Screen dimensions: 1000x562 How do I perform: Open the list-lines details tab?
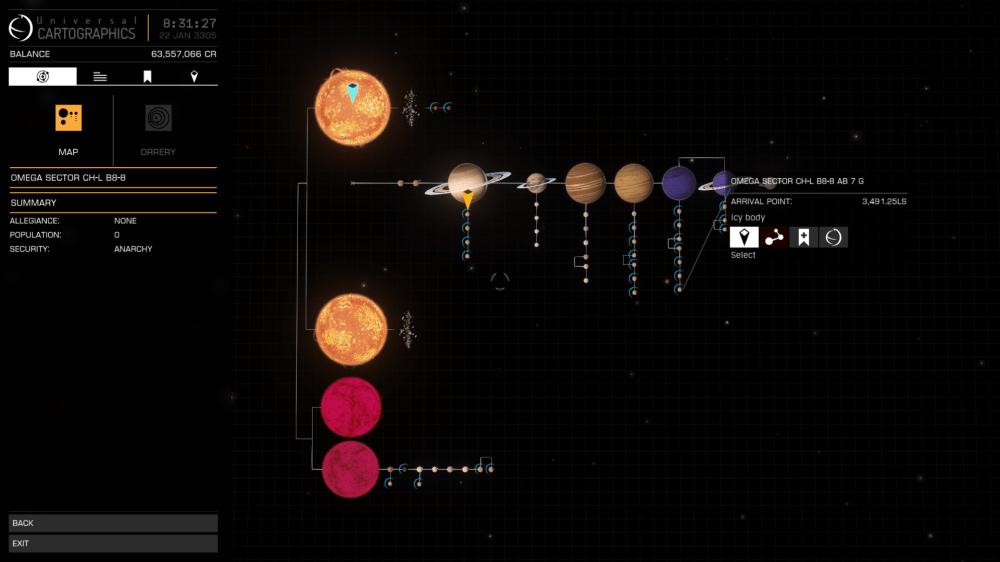[x=100, y=77]
